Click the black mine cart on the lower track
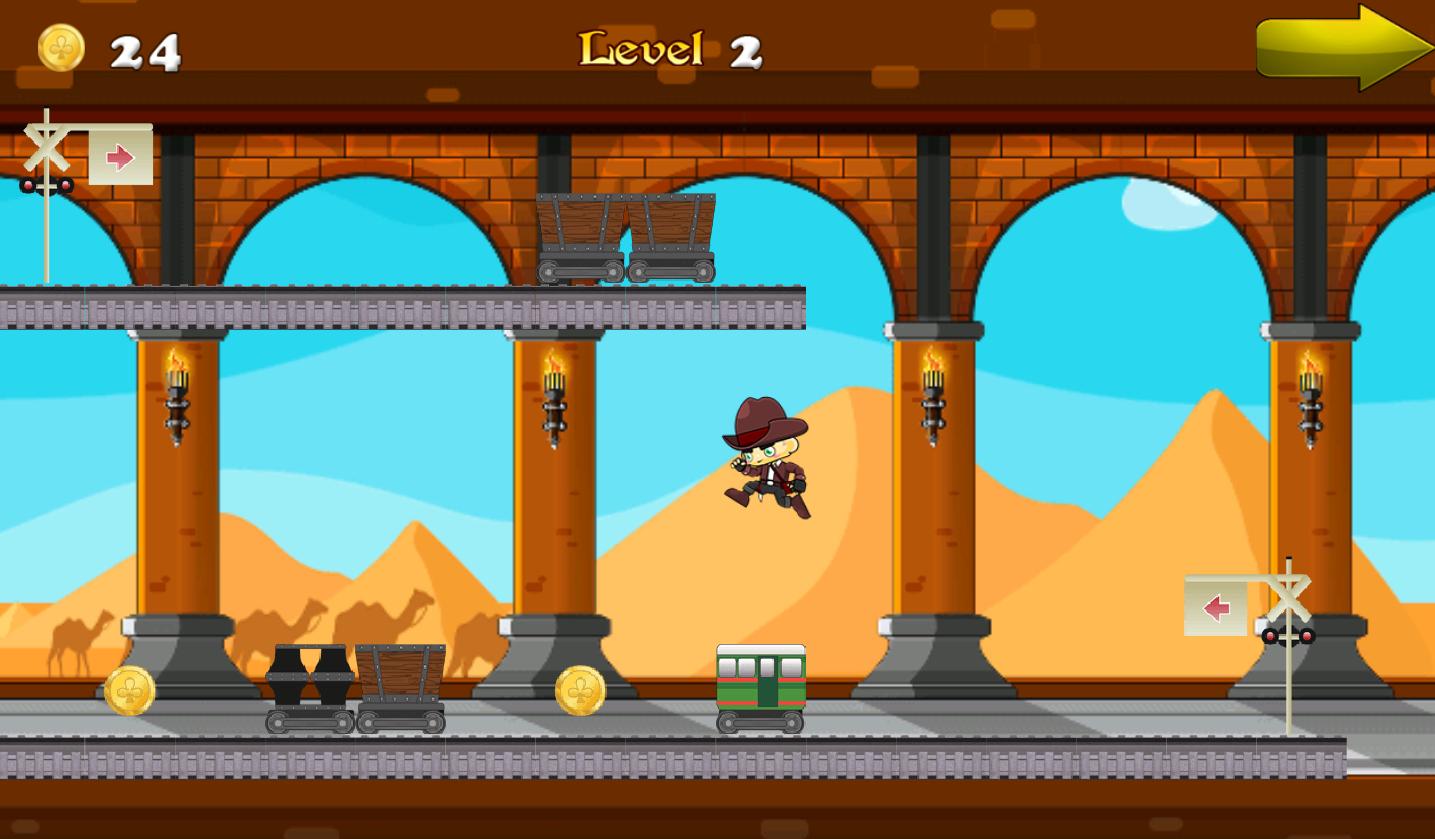This screenshot has height=839, width=1435. [x=308, y=690]
